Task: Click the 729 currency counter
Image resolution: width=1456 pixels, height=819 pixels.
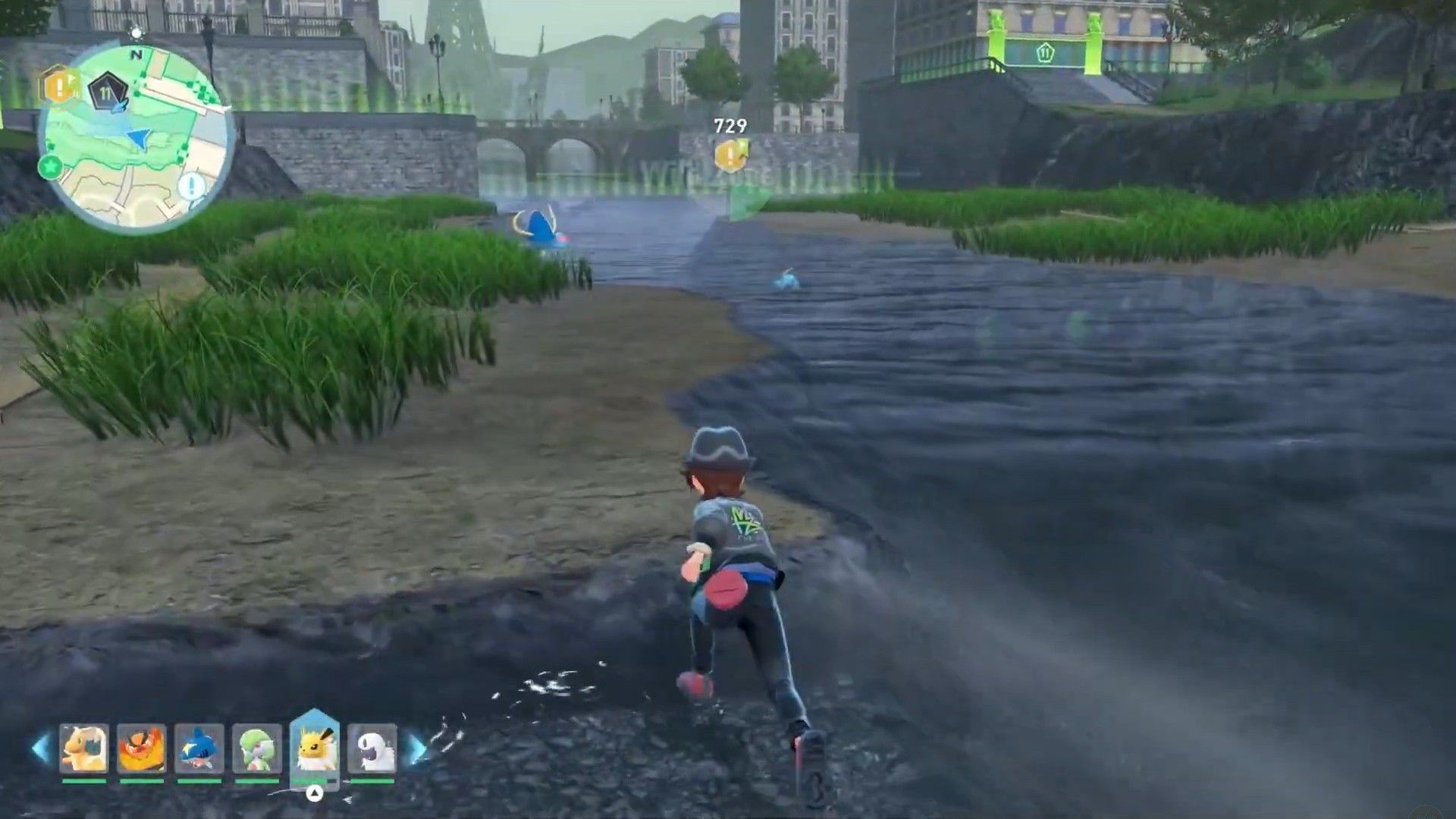Action: tap(730, 126)
